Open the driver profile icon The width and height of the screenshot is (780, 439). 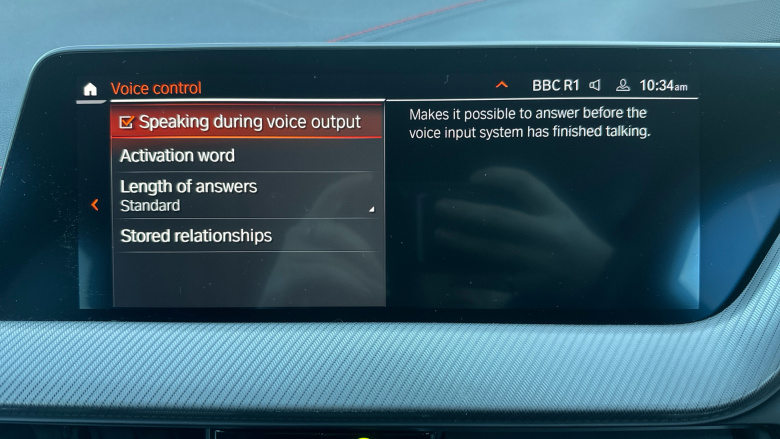(x=623, y=86)
